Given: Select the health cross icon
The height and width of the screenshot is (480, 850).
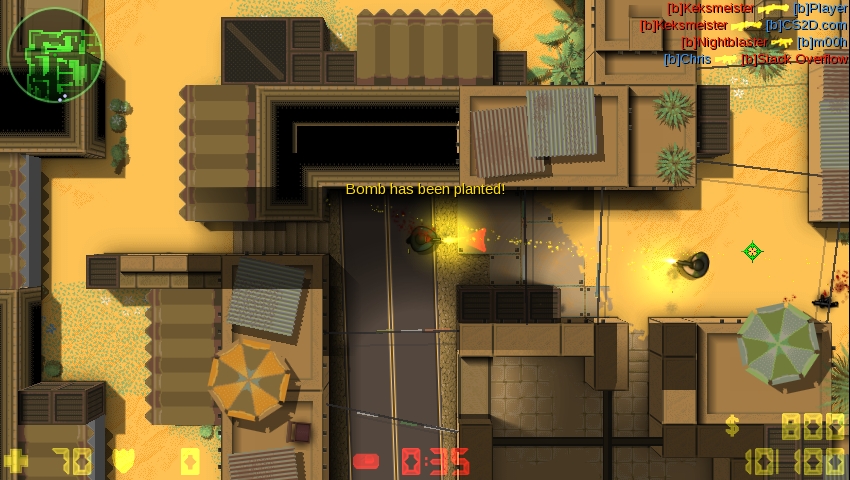Looking at the screenshot, I should pos(17,462).
